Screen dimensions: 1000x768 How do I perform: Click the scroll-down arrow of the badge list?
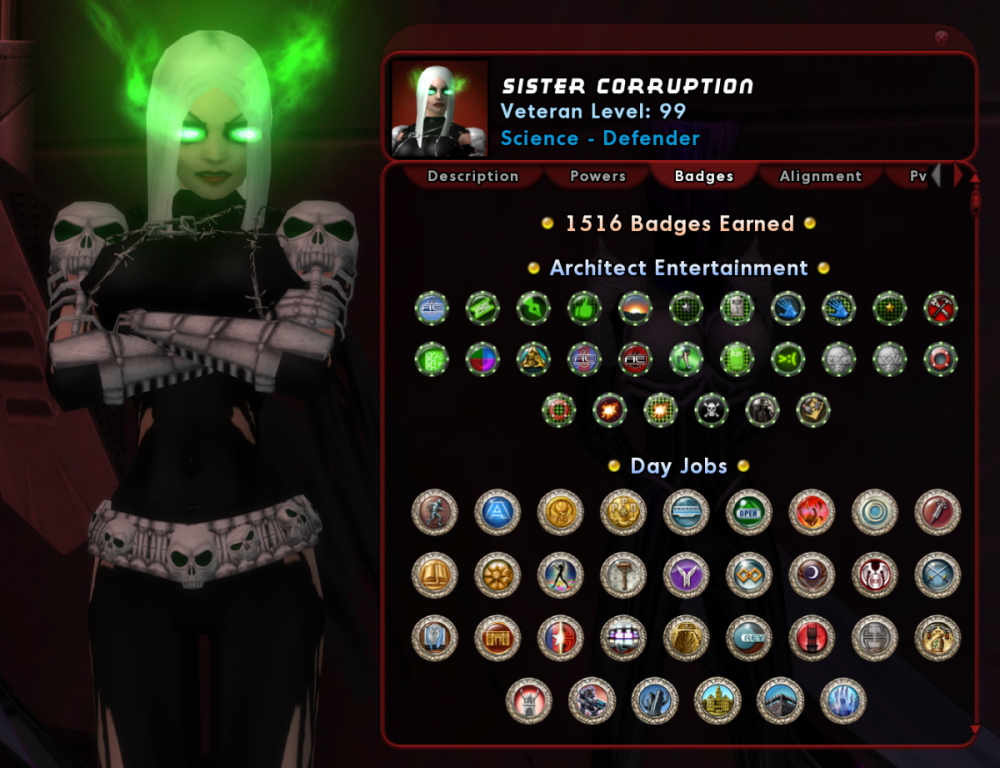(975, 730)
